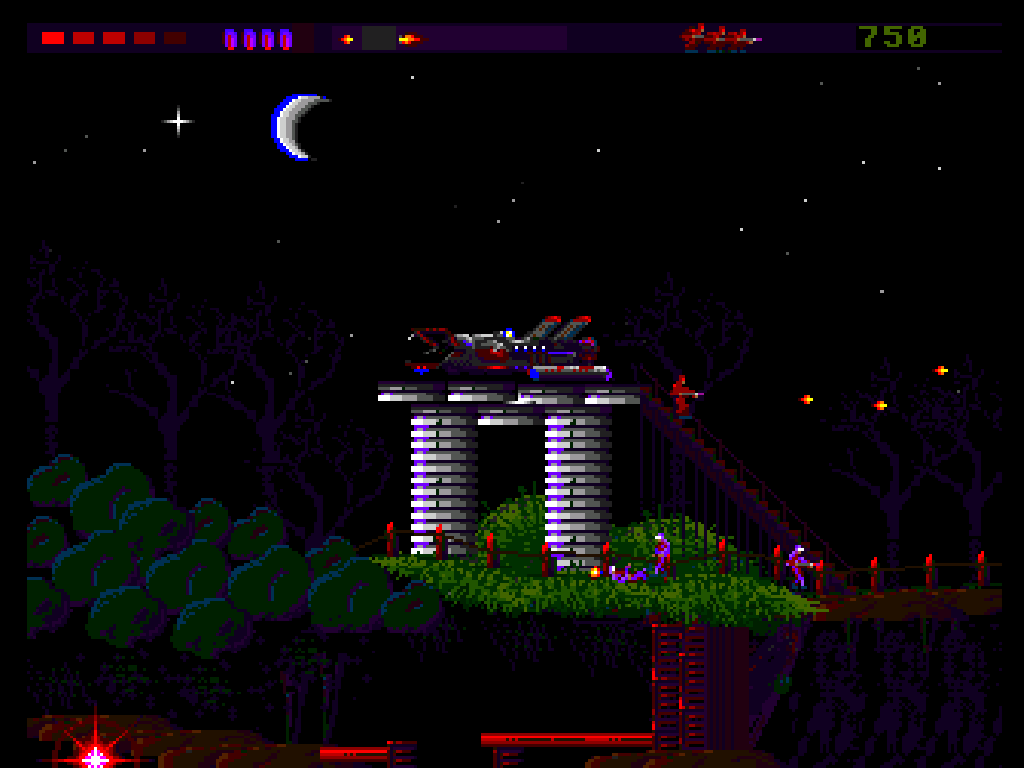Select the small fireball weapon icon
1024x768 pixels.
click(347, 39)
